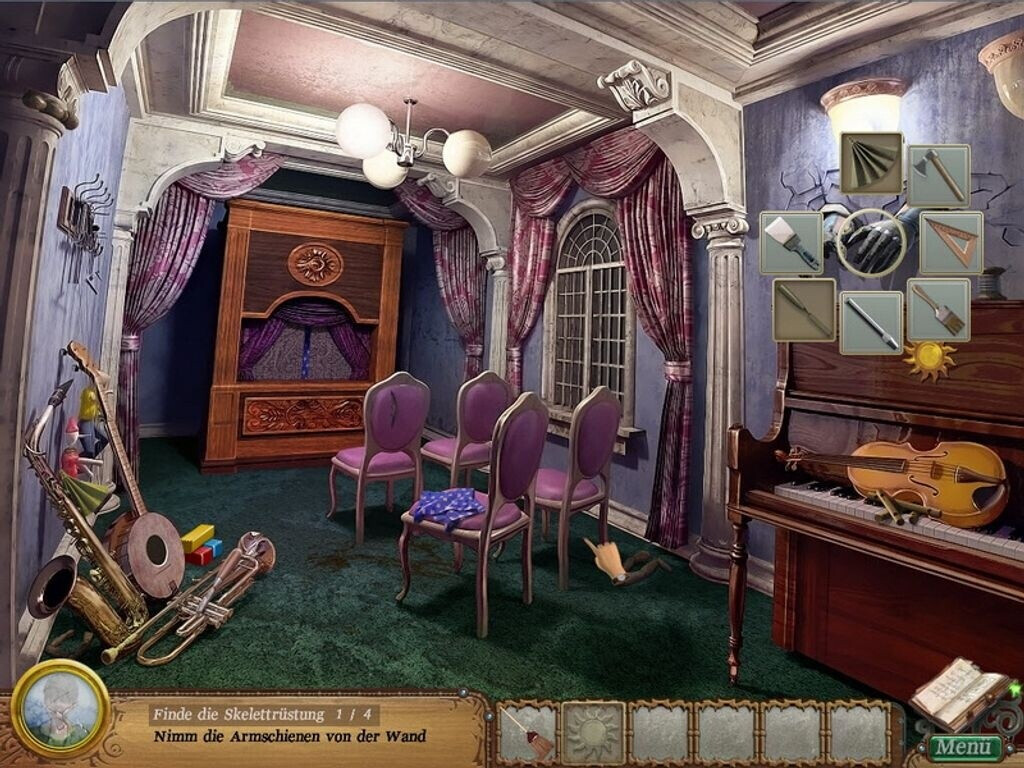Pick the putty scraper tool
This screenshot has height=768, width=1024.
pos(791,242)
